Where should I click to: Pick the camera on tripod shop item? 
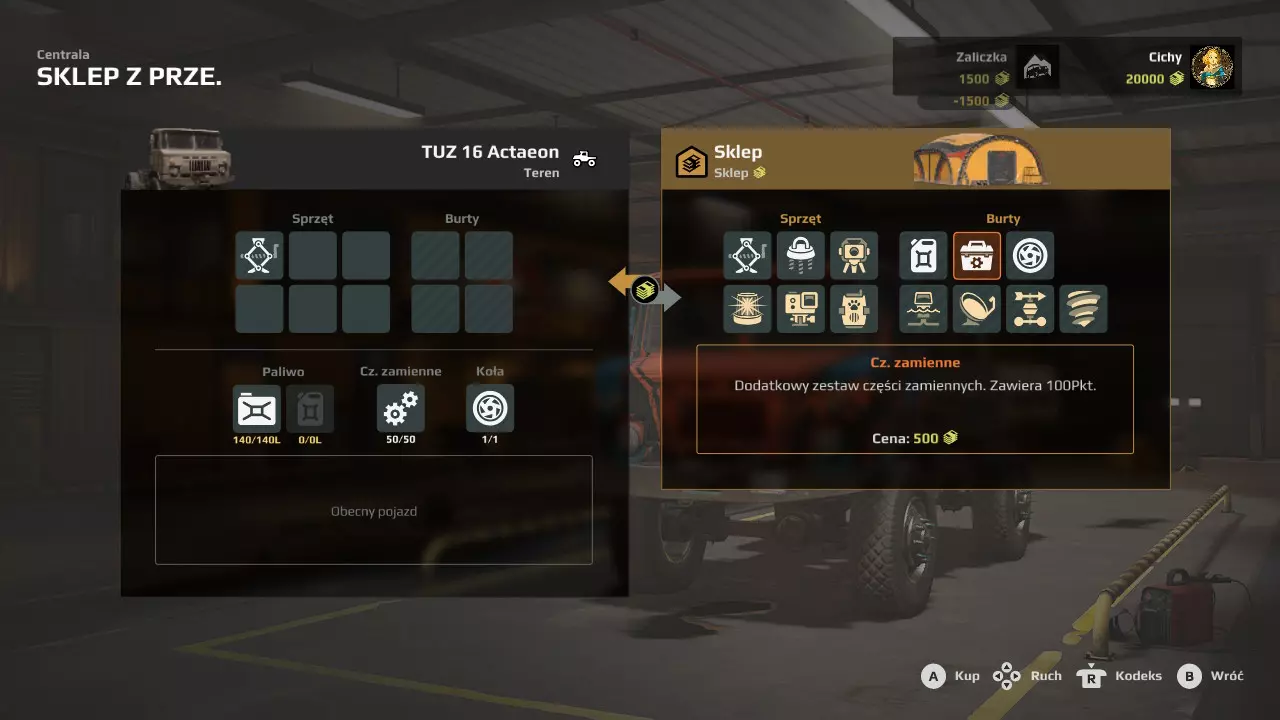pos(854,256)
